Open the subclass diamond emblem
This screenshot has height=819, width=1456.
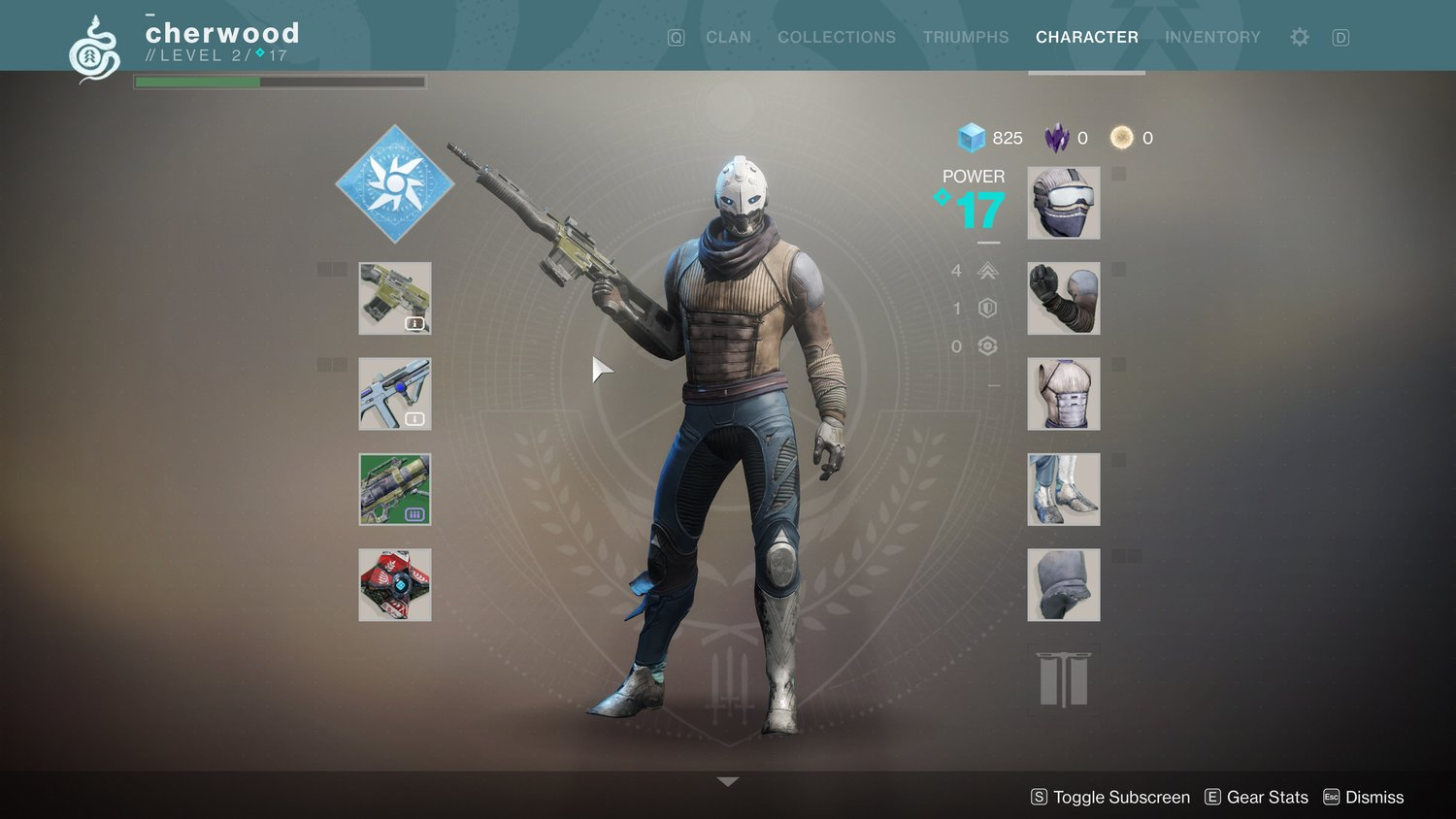point(394,183)
